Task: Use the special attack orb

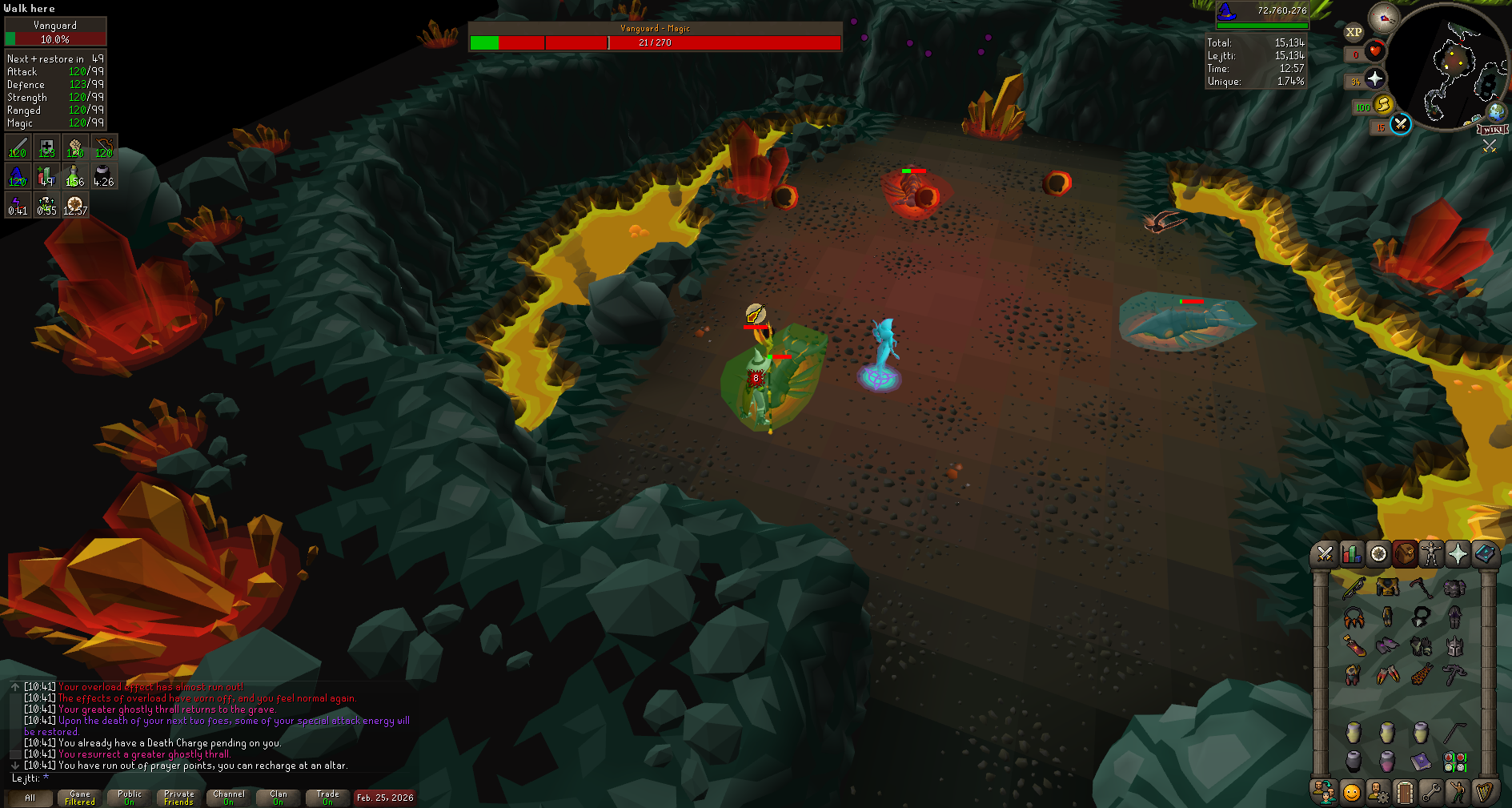Action: click(1400, 124)
